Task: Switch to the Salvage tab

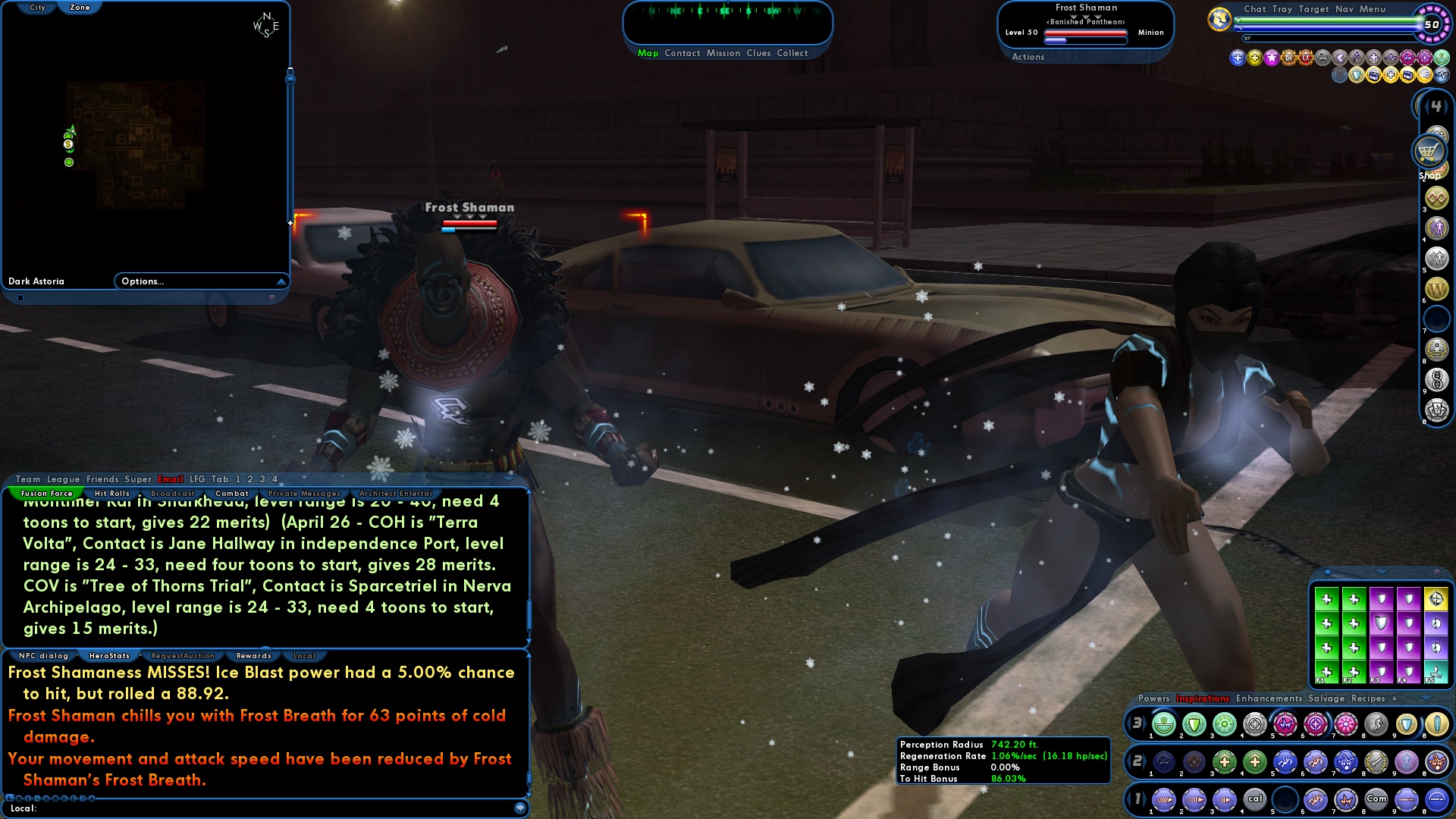Action: coord(1326,698)
